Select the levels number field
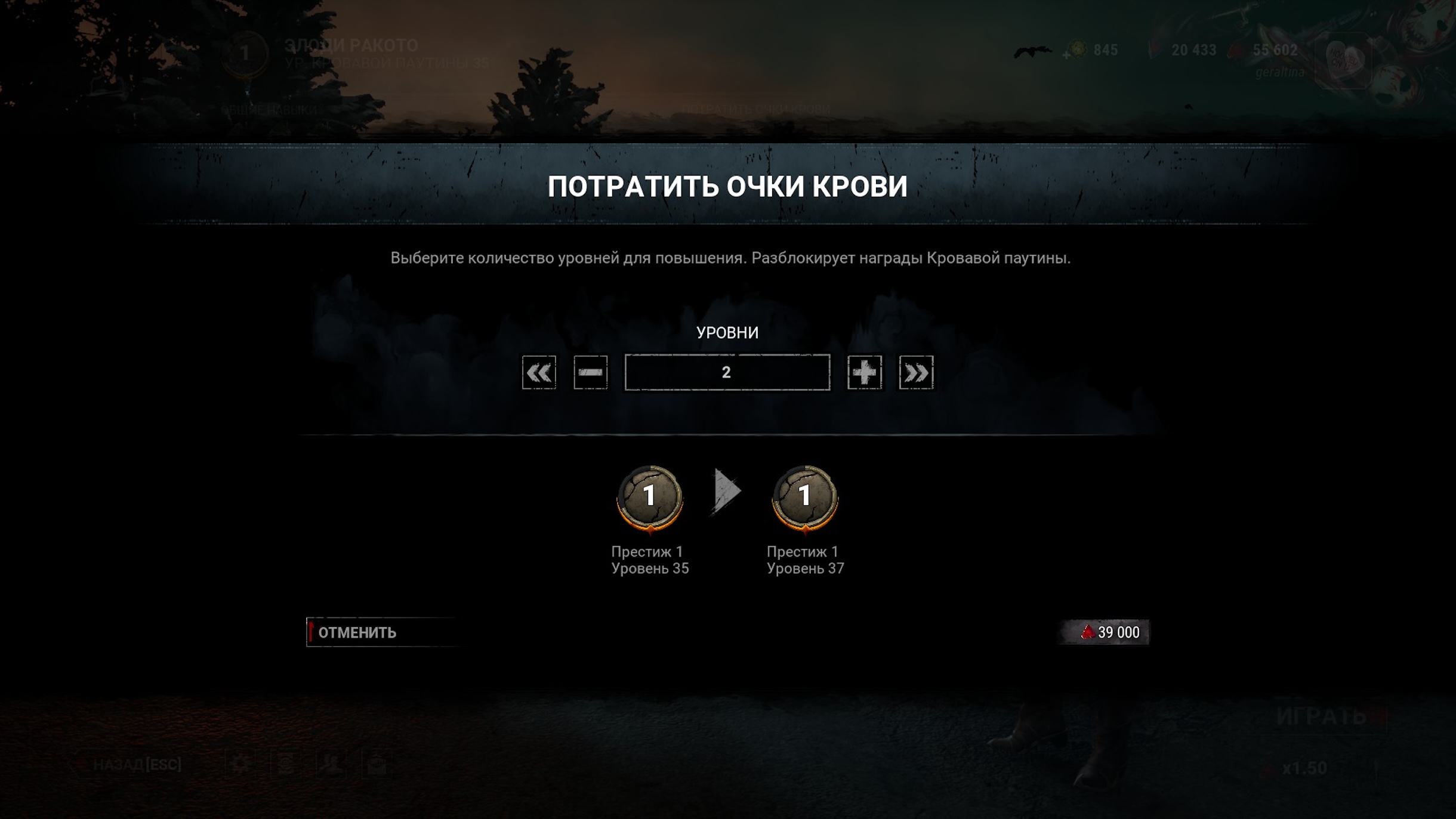 [x=727, y=373]
